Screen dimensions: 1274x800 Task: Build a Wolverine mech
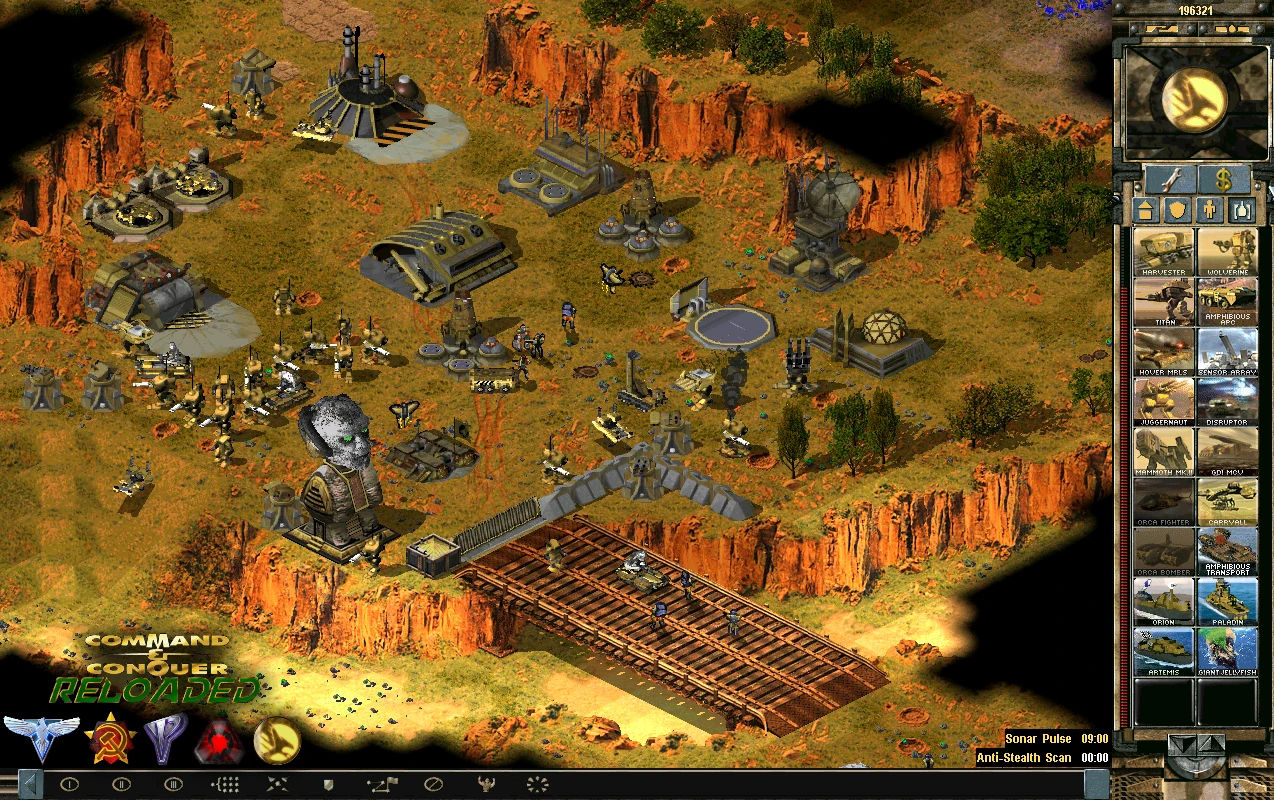click(x=1227, y=252)
